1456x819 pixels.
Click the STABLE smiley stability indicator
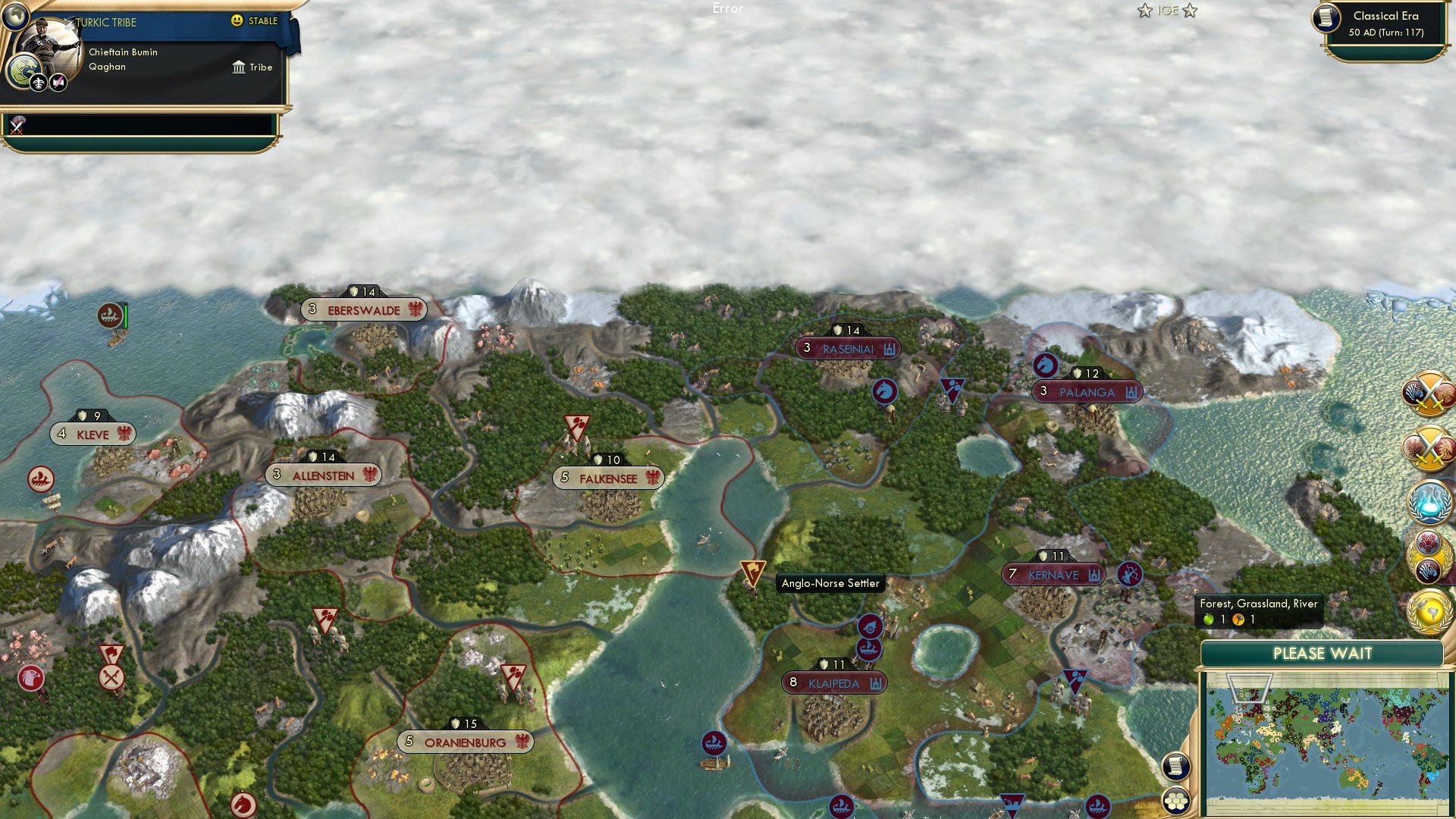pos(237,20)
